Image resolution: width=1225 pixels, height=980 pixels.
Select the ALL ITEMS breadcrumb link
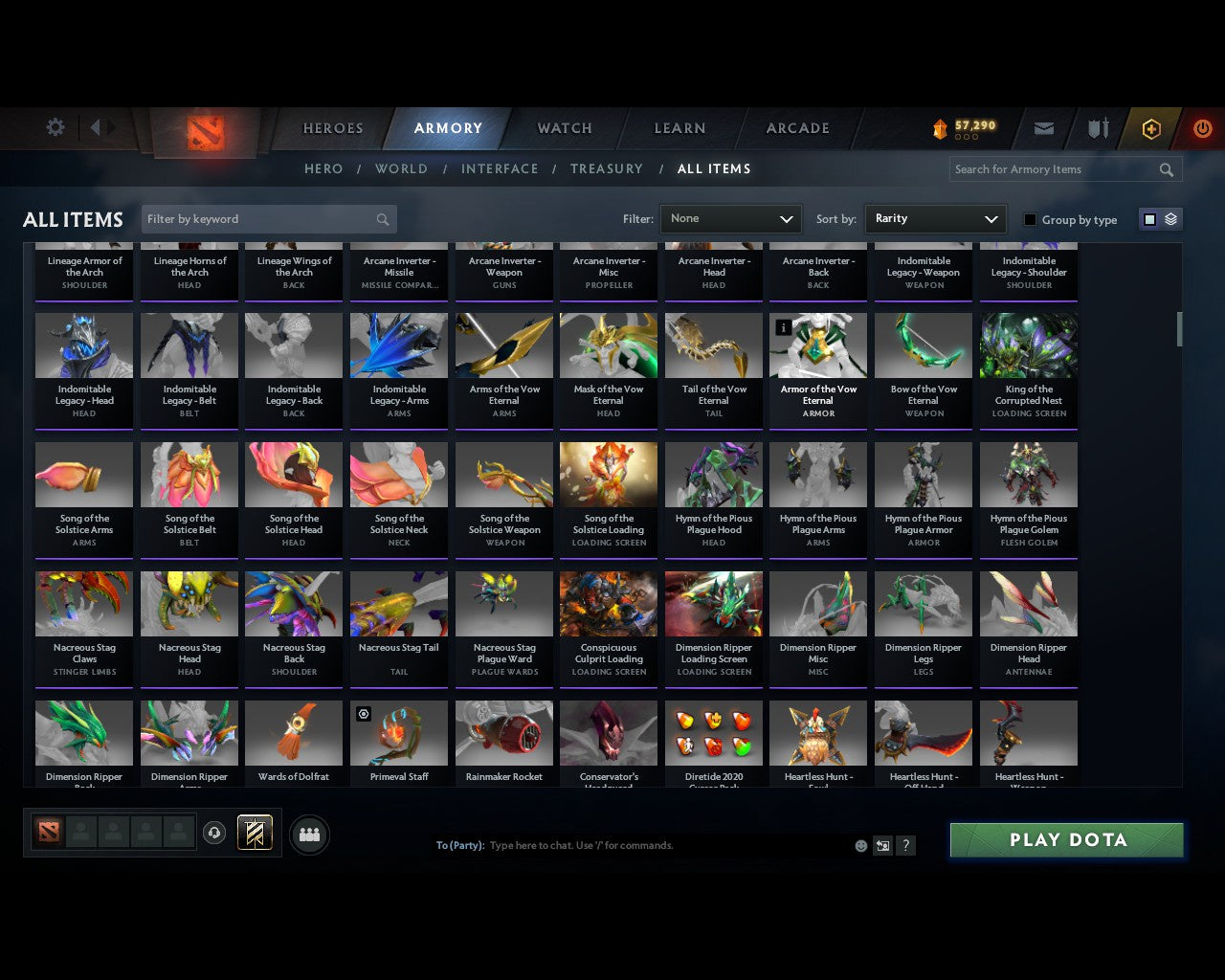pyautogui.click(x=713, y=168)
